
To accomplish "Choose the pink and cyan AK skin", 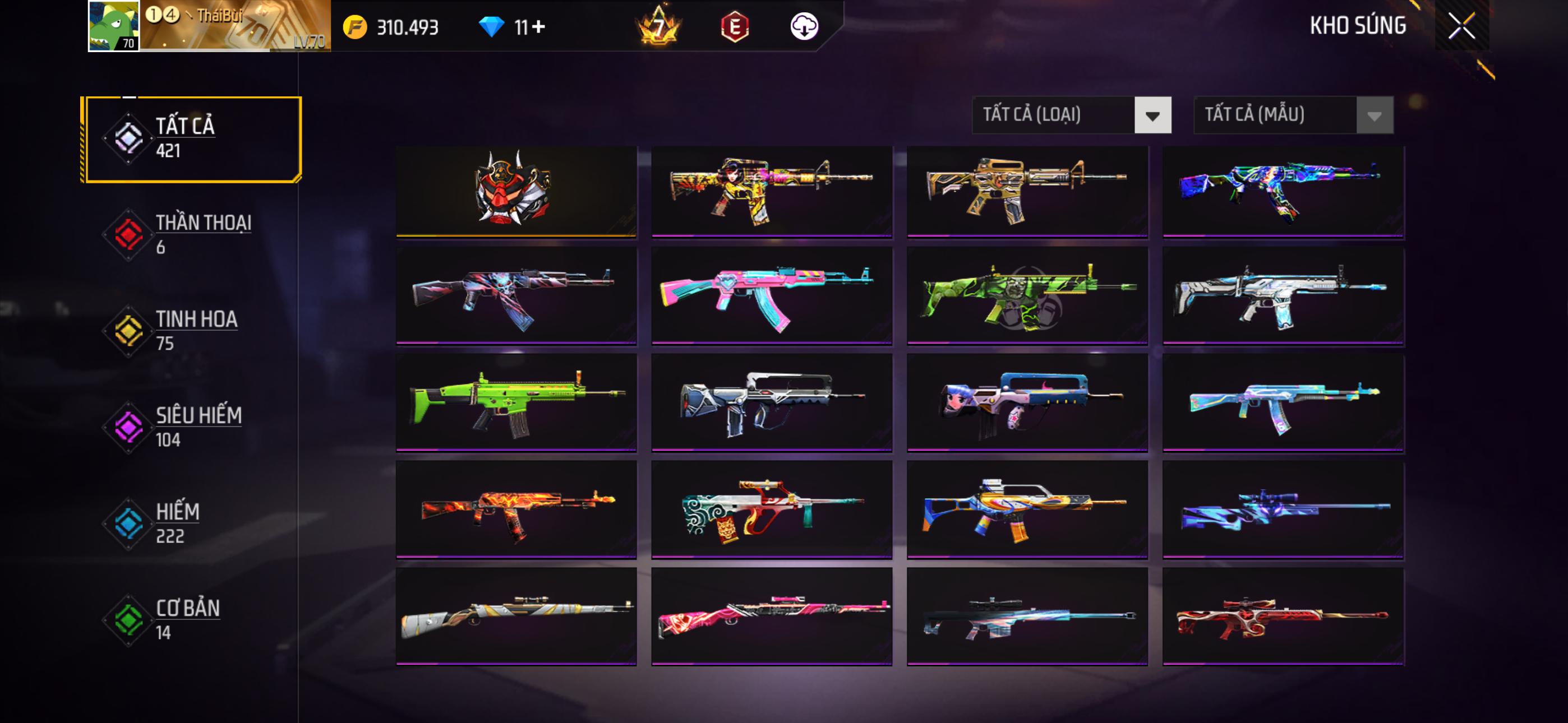I will (771, 296).
